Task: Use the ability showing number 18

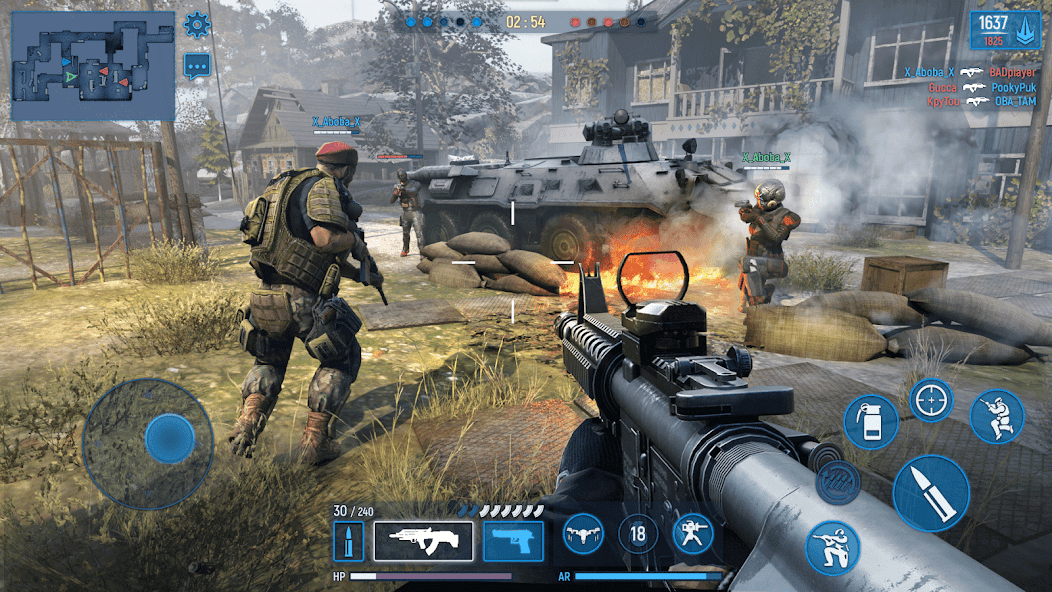Action: 638,534
